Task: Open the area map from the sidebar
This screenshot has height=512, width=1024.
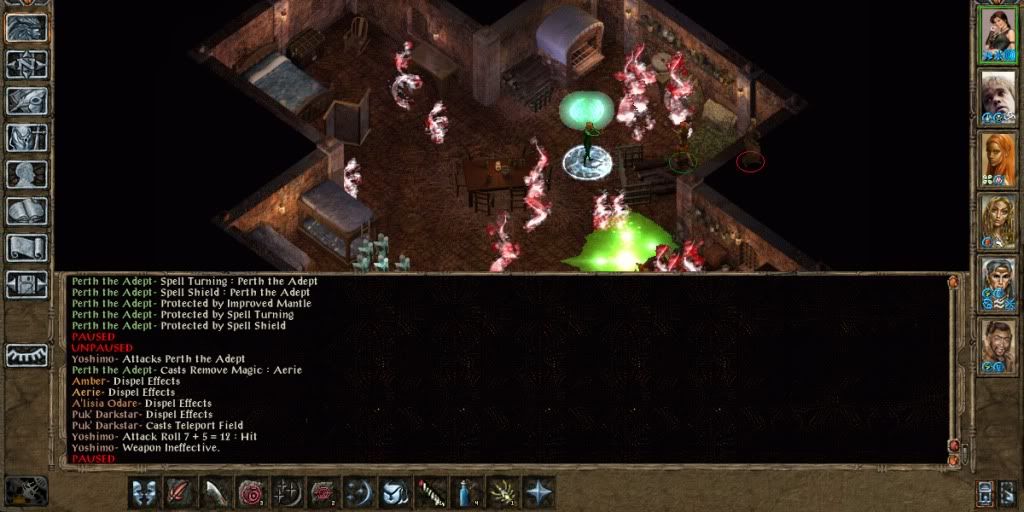Action: (27, 65)
